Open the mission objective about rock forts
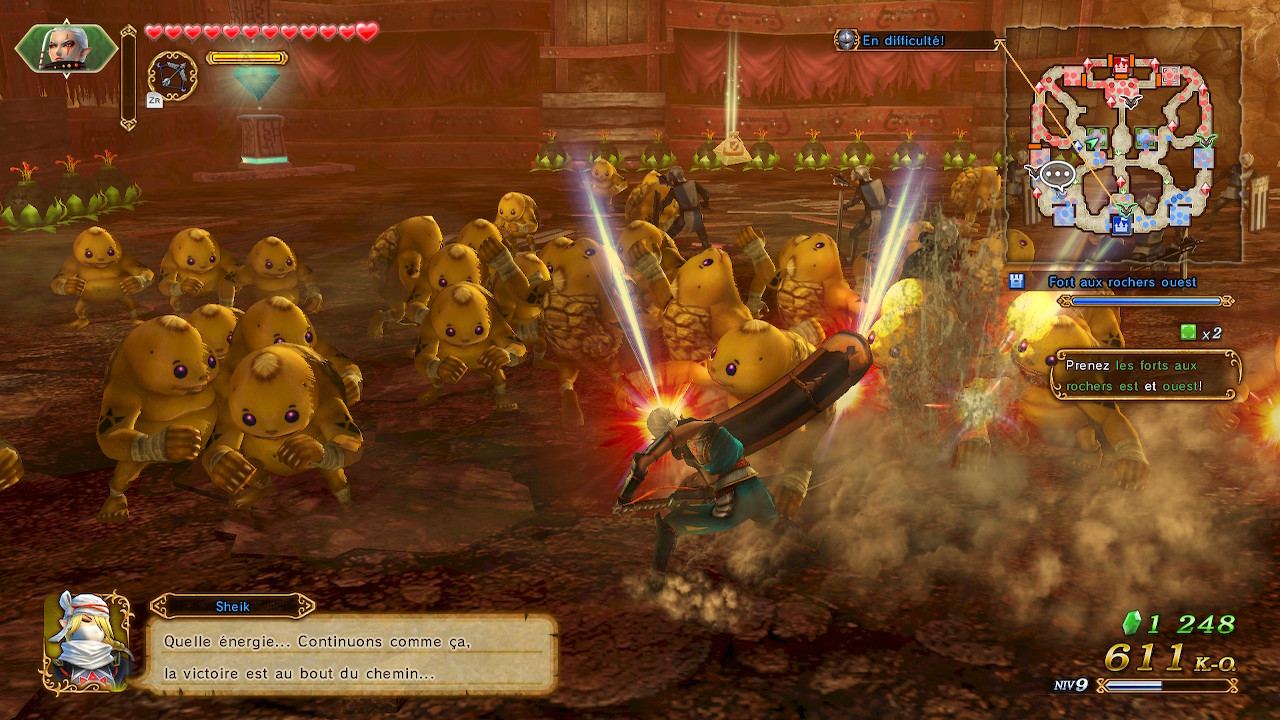This screenshot has width=1280, height=720. coord(1146,375)
